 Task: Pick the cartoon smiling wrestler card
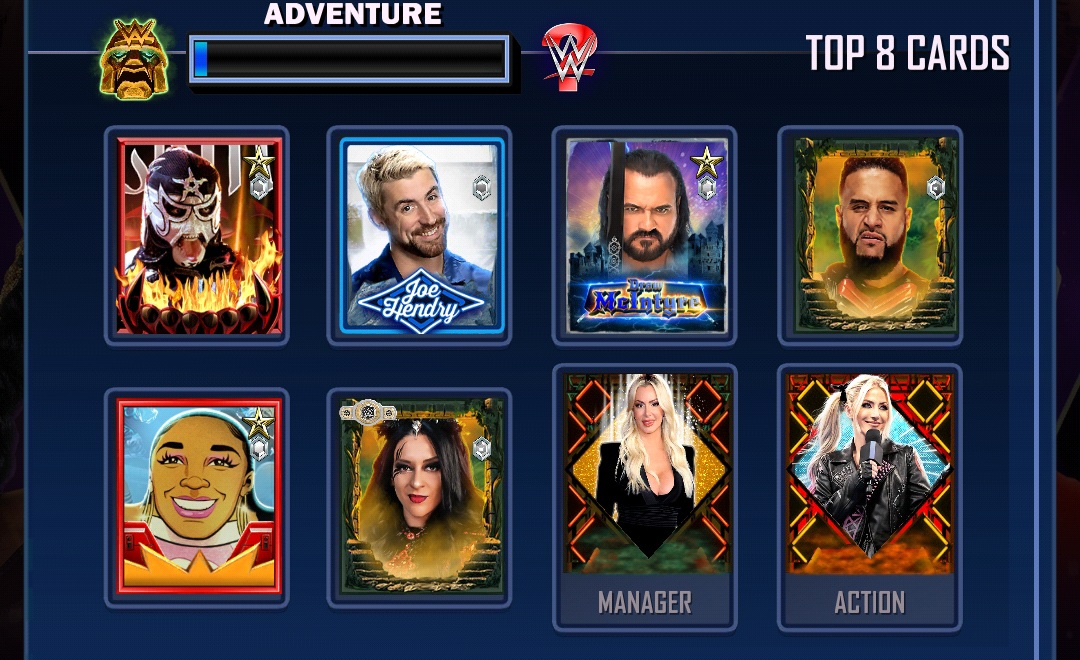pyautogui.click(x=198, y=497)
